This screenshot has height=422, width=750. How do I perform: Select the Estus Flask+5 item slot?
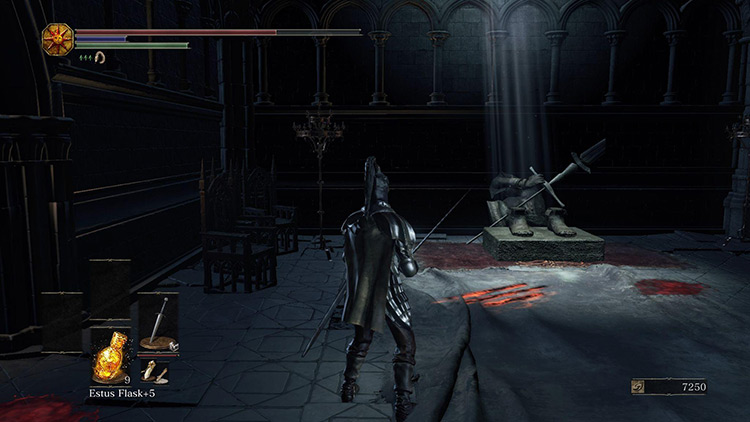click(109, 356)
